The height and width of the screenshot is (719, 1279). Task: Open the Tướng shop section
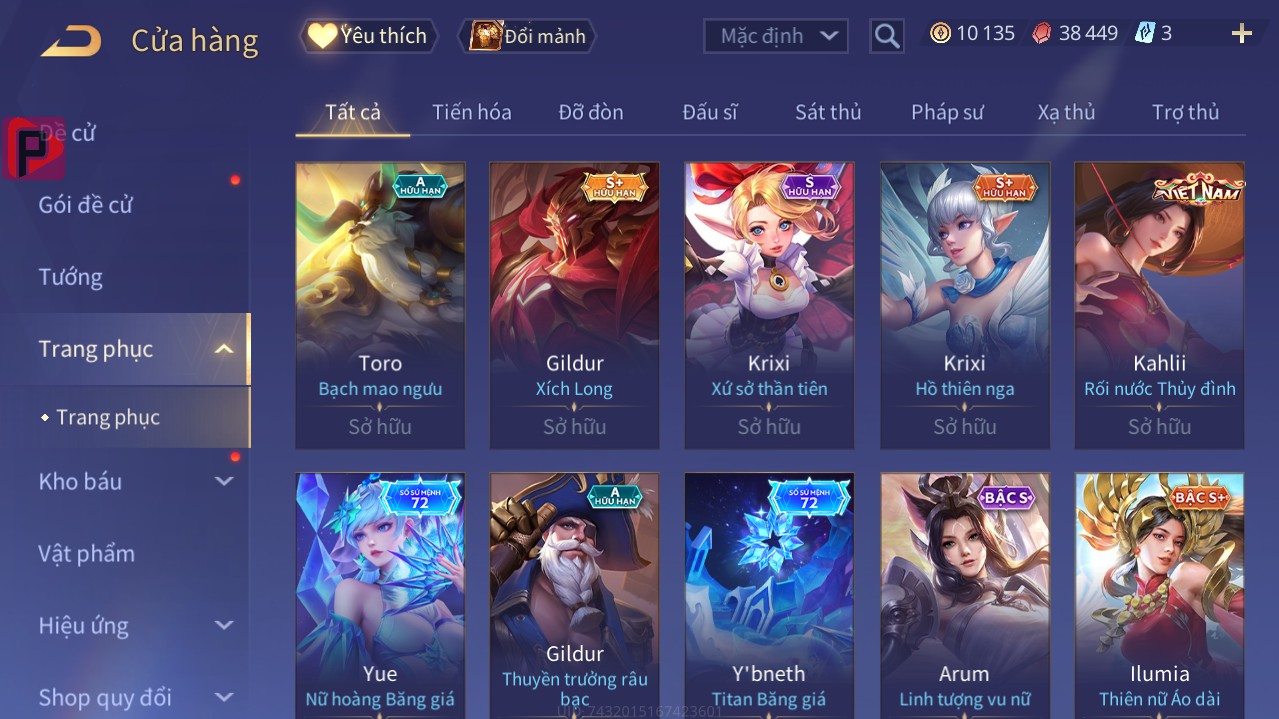click(71, 277)
